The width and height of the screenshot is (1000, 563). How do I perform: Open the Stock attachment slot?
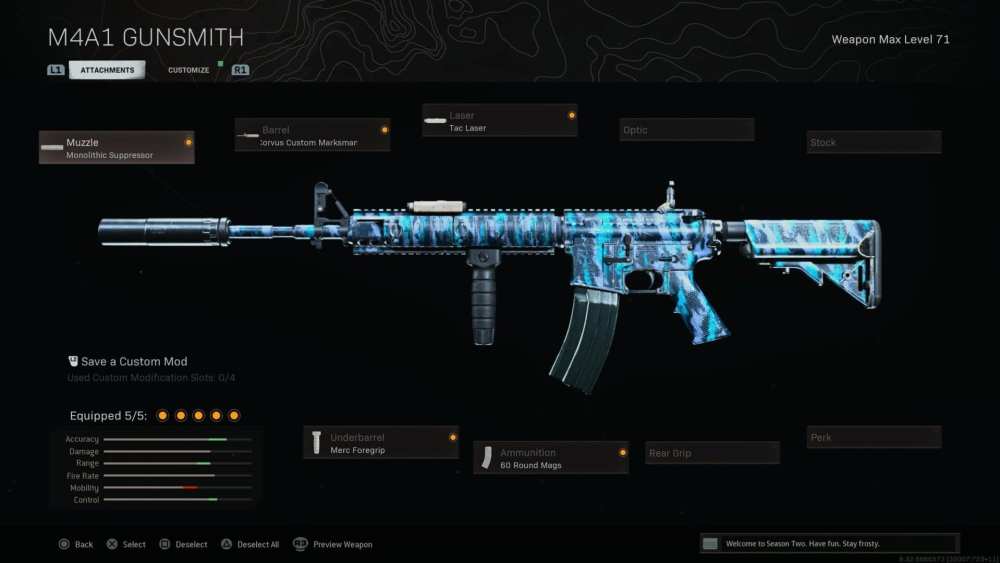click(874, 142)
